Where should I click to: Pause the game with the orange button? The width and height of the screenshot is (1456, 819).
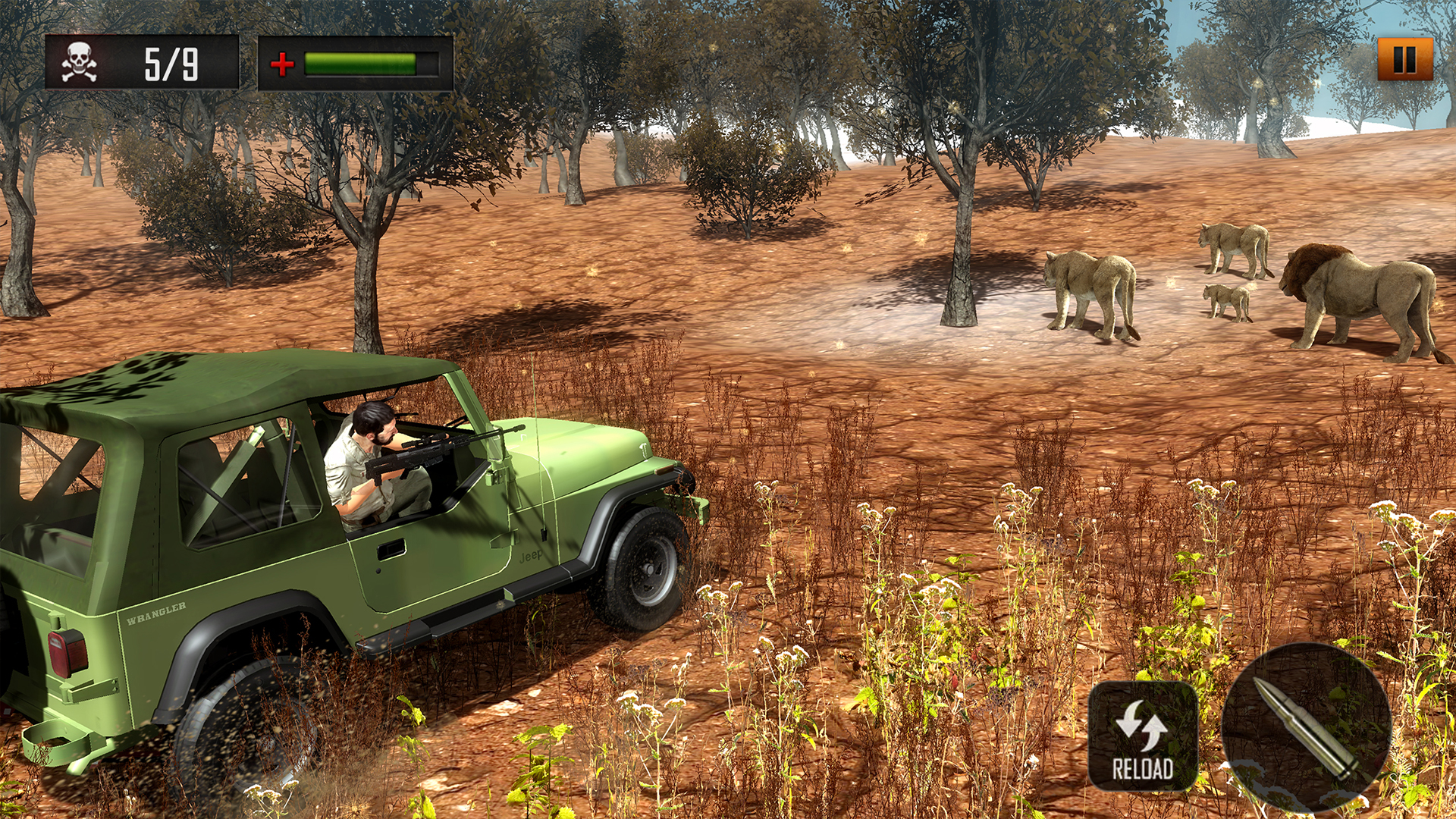pos(1404,59)
